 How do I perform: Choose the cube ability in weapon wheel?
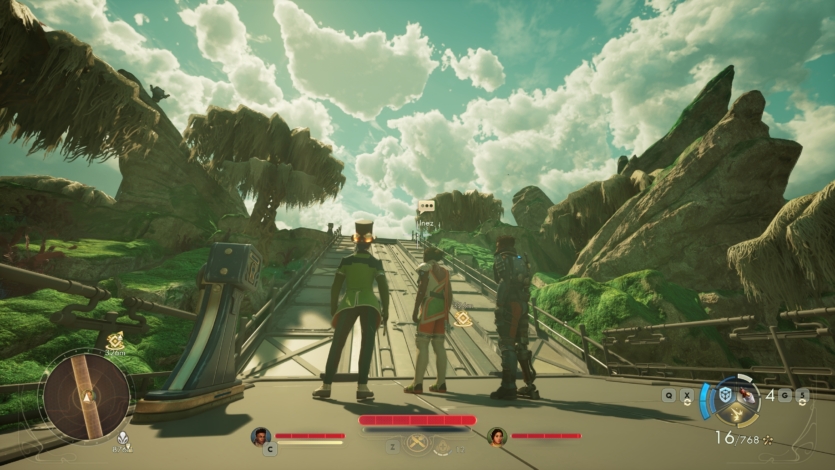[725, 394]
